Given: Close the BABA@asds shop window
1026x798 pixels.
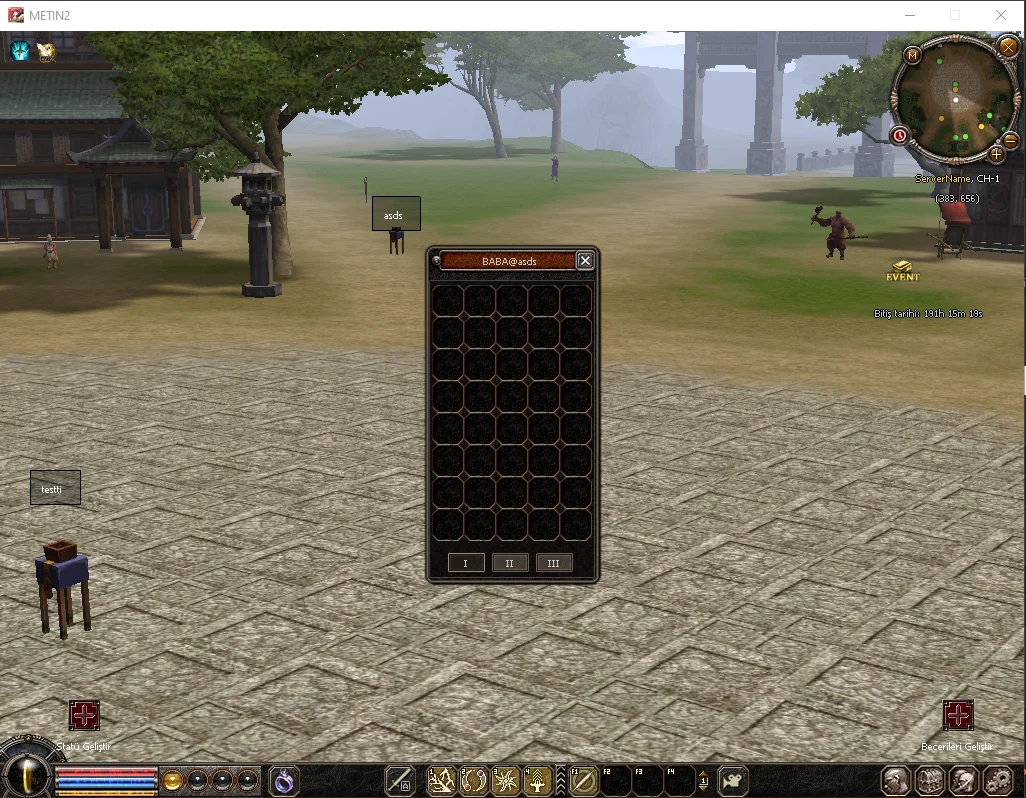Looking at the screenshot, I should tap(586, 261).
